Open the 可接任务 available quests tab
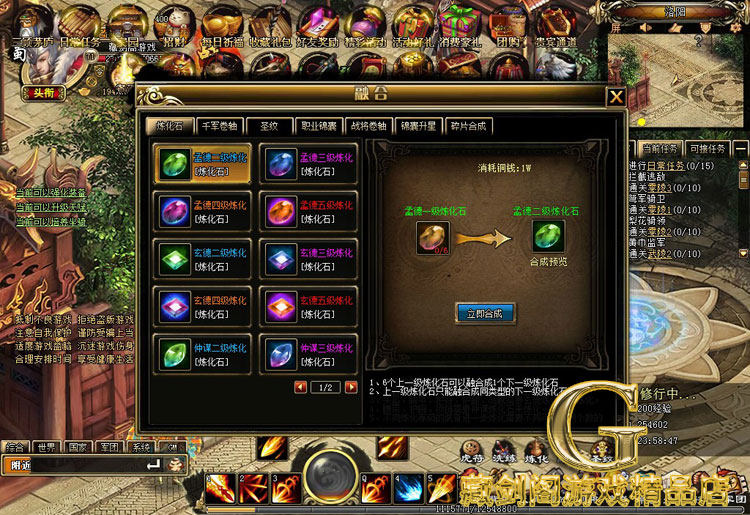 [x=706, y=148]
